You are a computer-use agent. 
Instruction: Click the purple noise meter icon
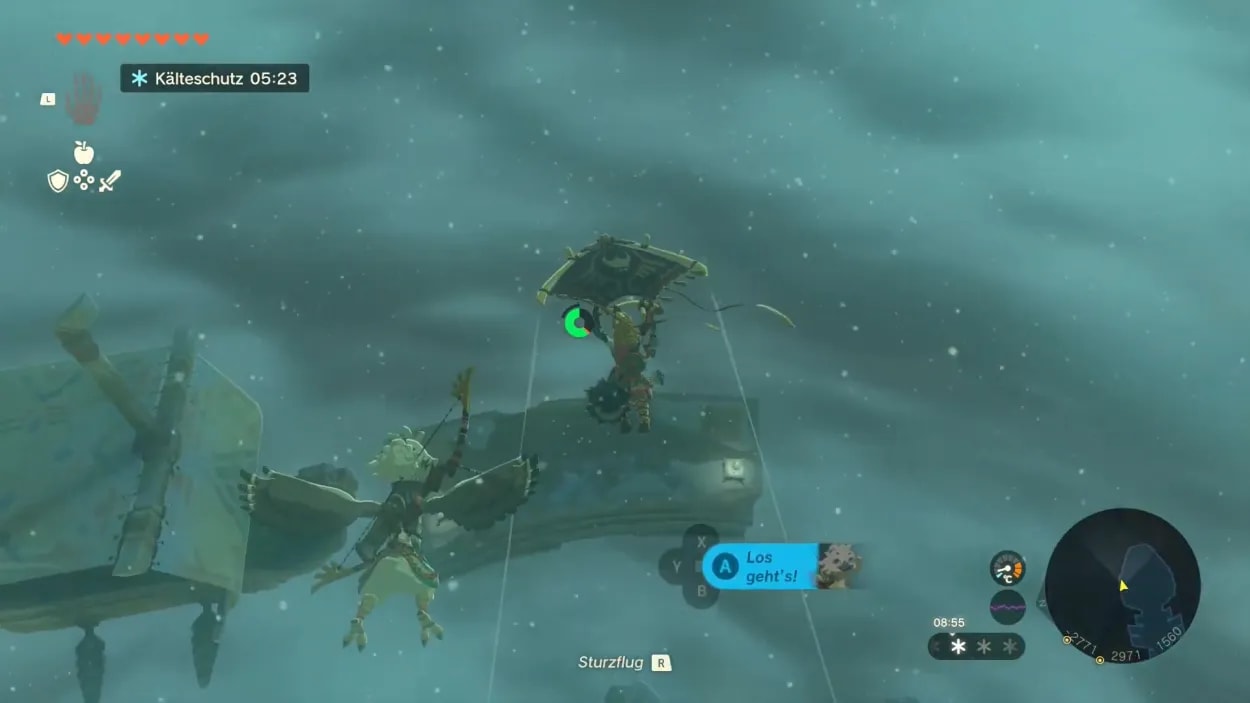point(1008,607)
